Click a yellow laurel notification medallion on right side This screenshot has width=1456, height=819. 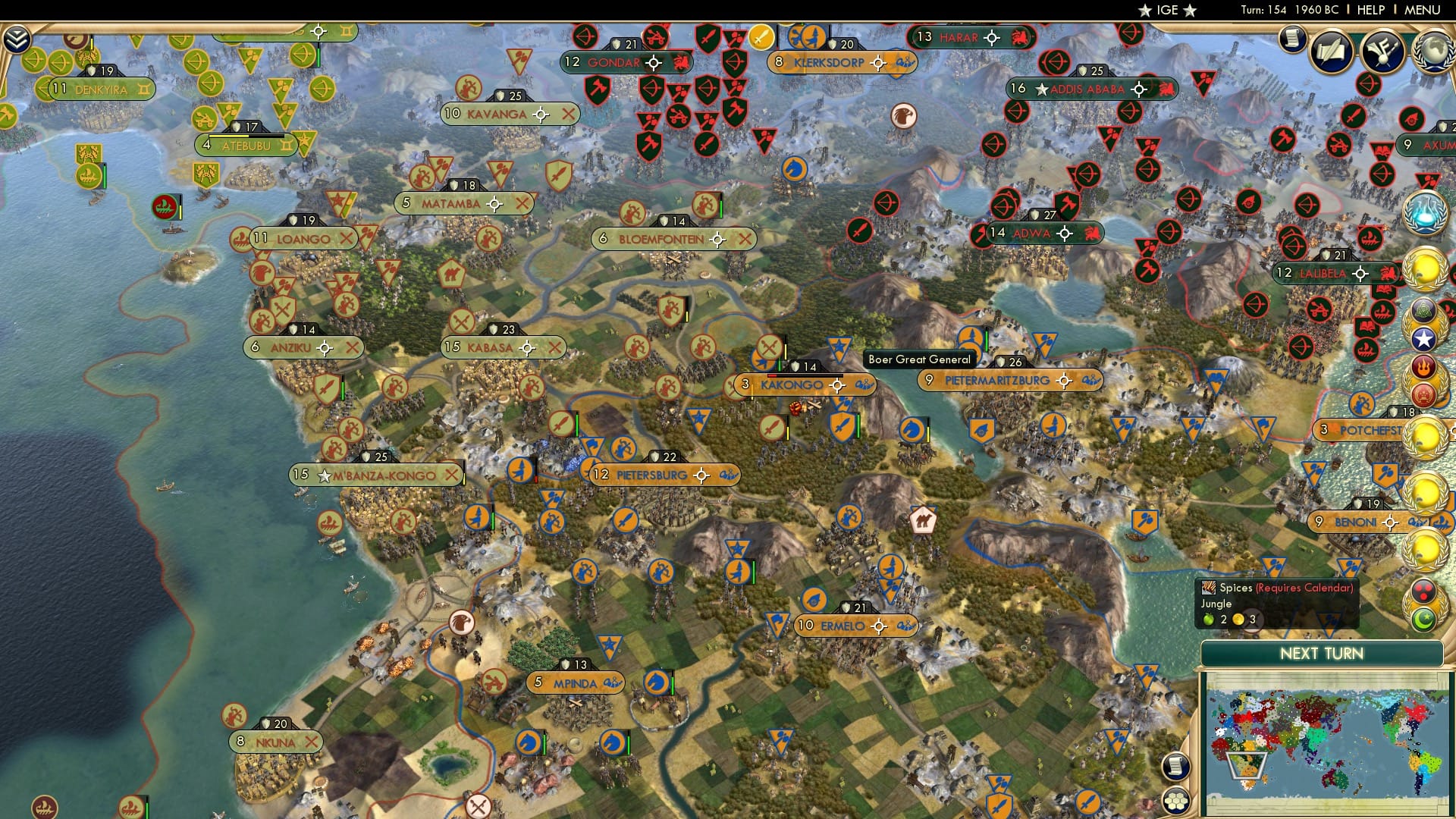1425,267
